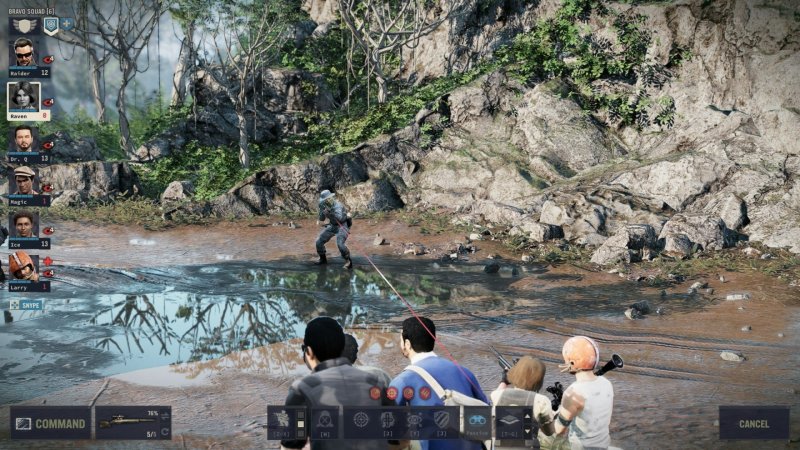Pick Ice from the squad list

click(x=24, y=225)
